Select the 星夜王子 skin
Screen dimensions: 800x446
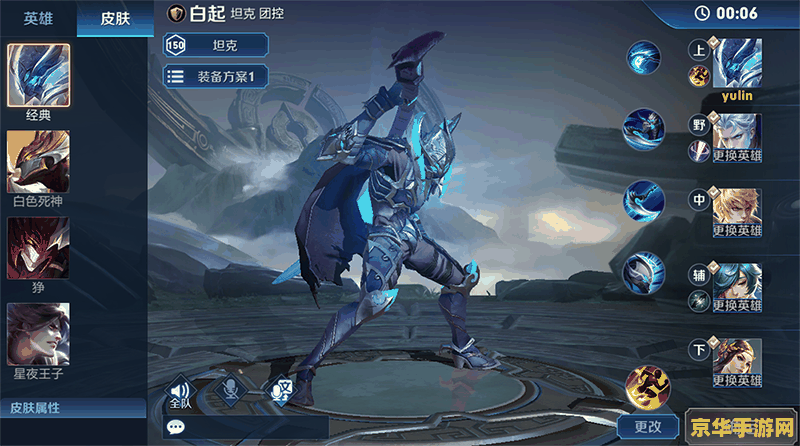pos(38,334)
